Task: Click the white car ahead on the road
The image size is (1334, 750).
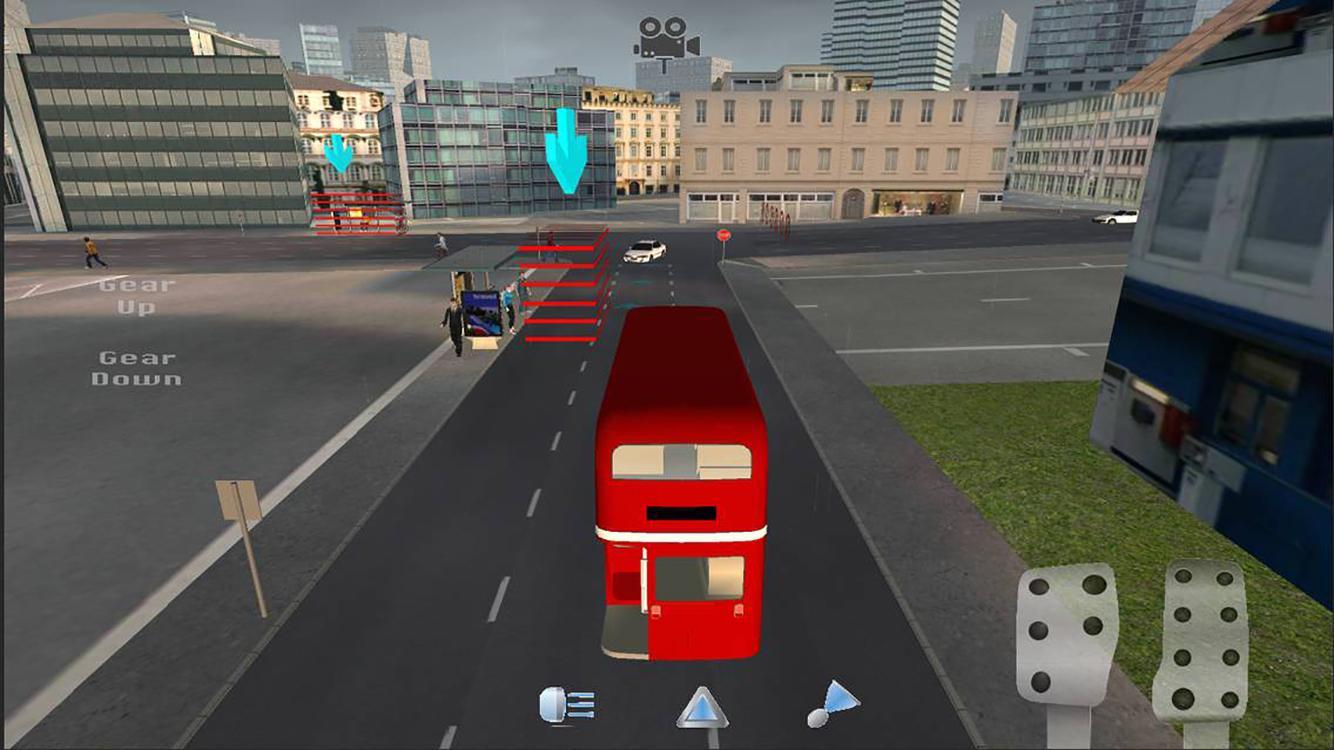Action: (645, 248)
